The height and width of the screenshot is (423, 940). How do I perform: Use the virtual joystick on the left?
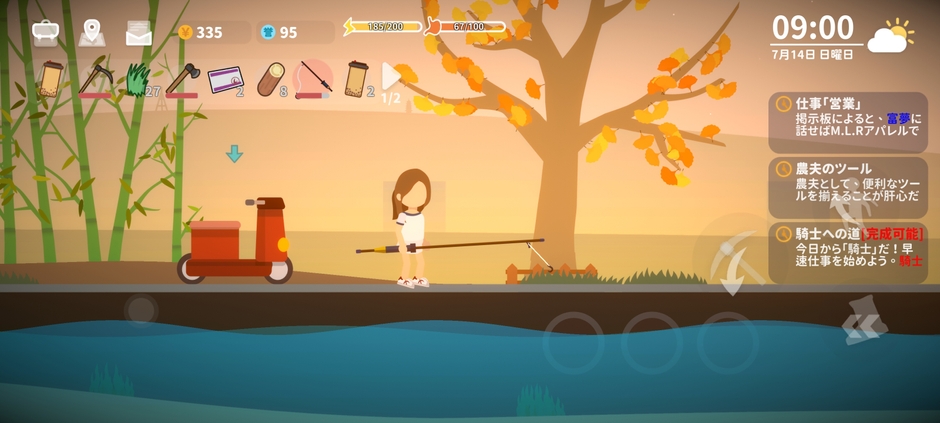click(141, 309)
